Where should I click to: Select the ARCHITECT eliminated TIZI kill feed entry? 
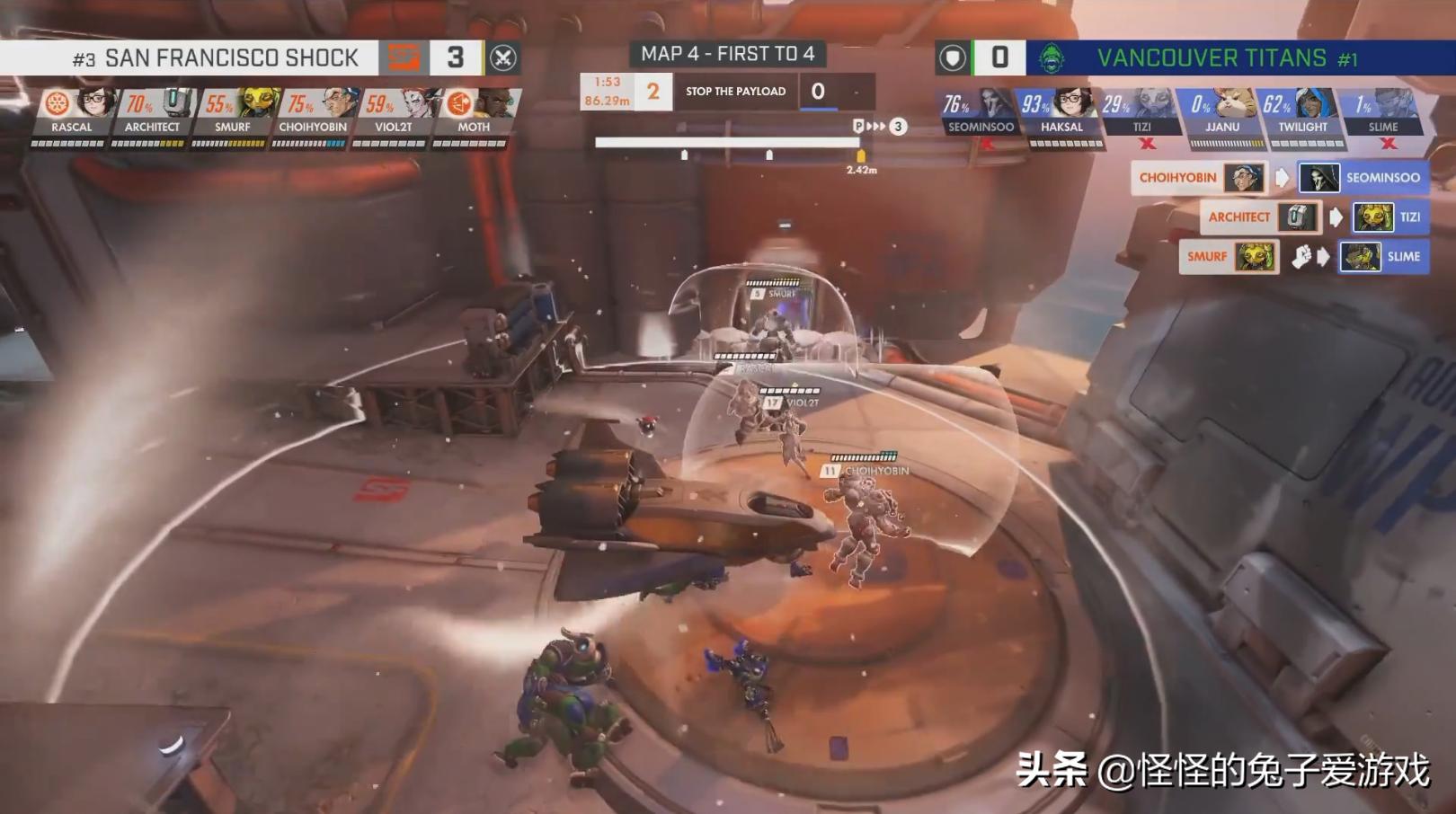[x=1314, y=217]
